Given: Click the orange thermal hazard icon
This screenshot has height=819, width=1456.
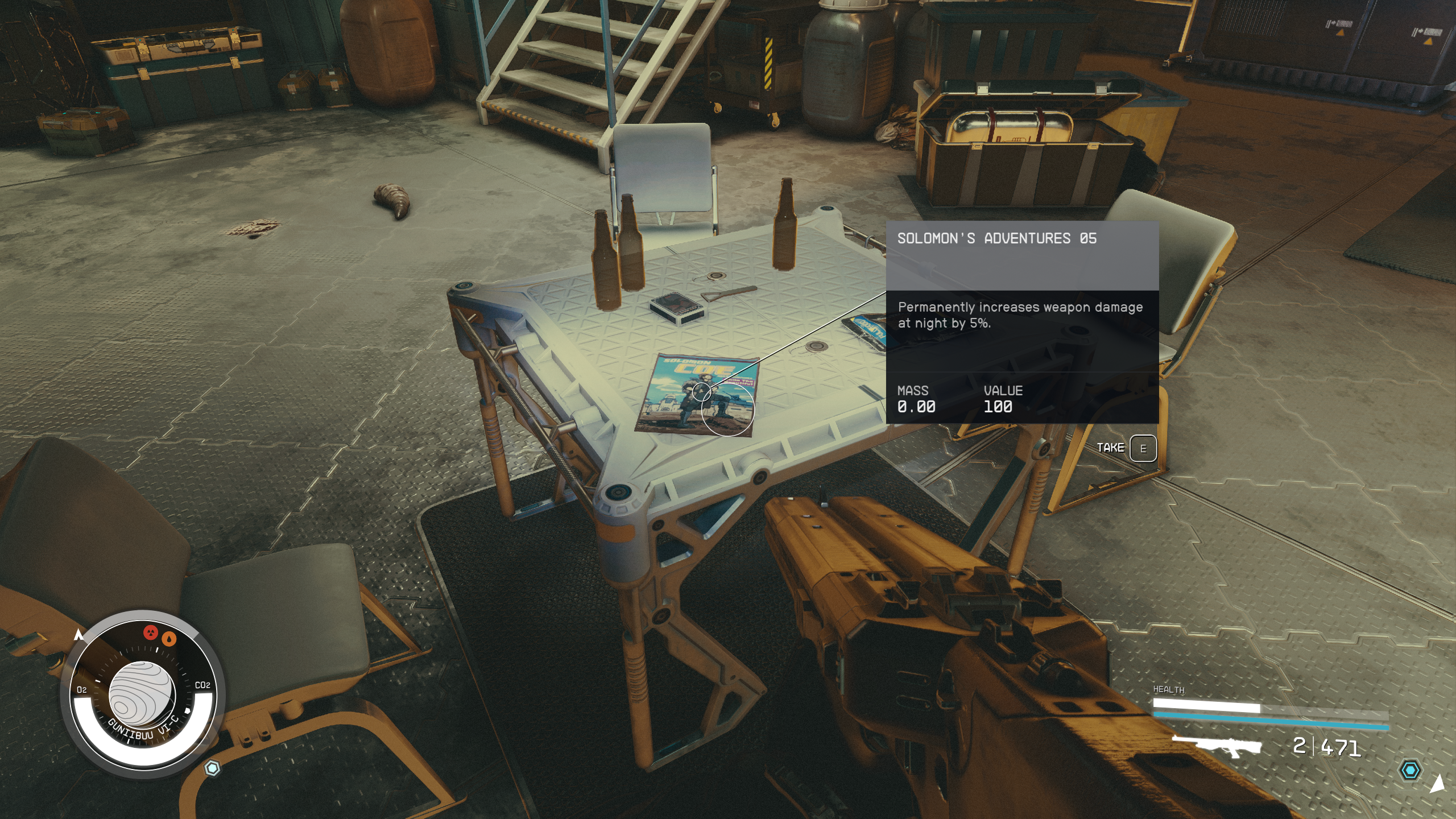Looking at the screenshot, I should [169, 639].
